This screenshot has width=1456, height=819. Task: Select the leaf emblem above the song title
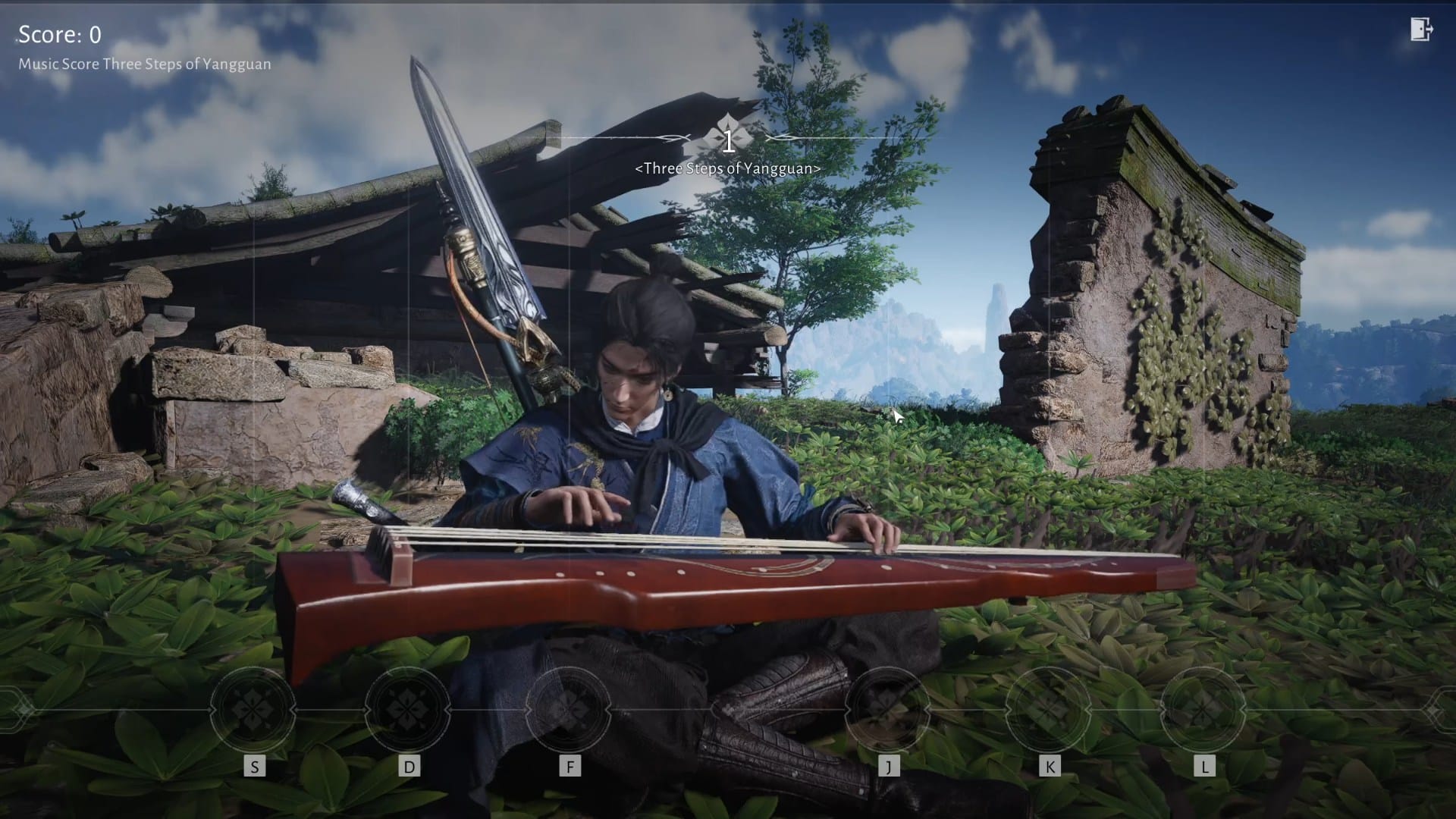click(729, 128)
